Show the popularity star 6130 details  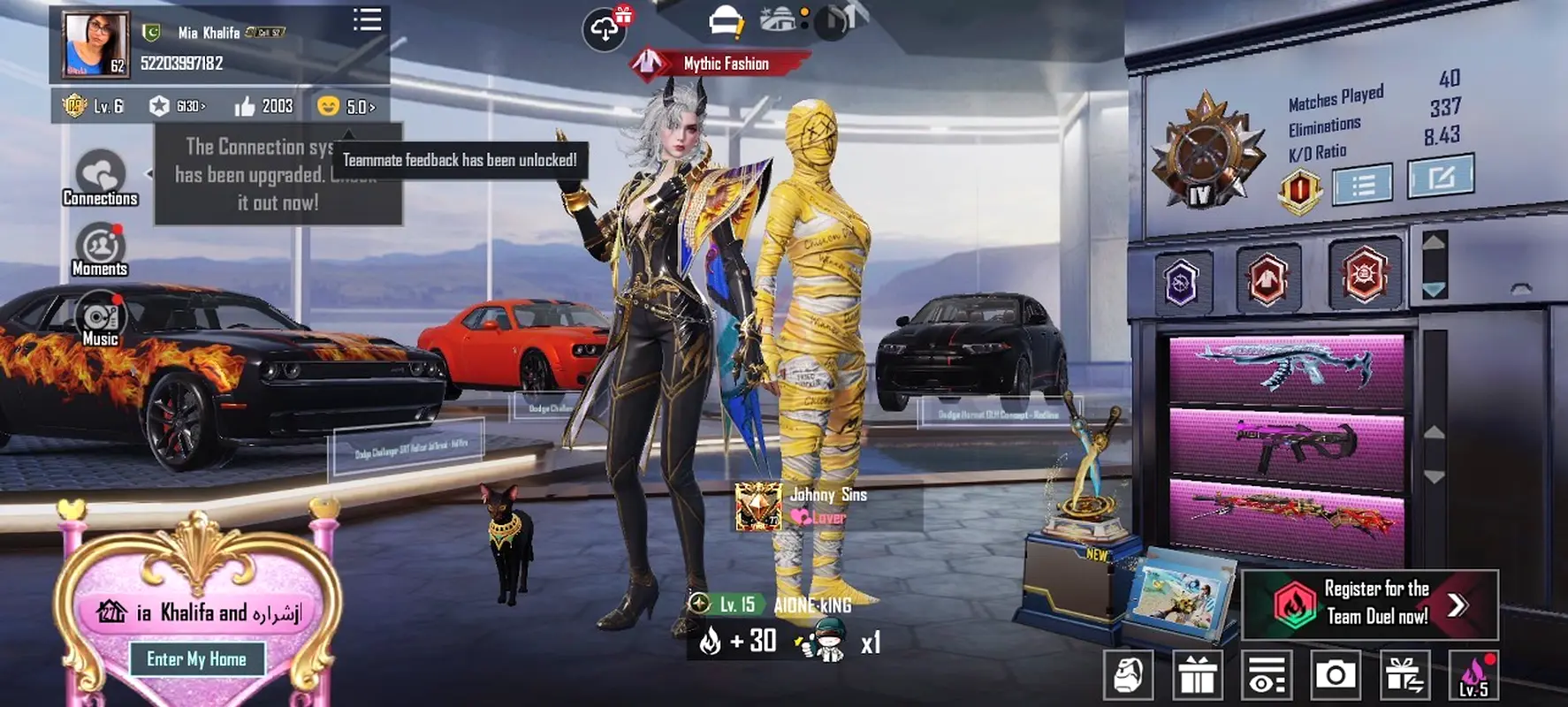coord(176,107)
